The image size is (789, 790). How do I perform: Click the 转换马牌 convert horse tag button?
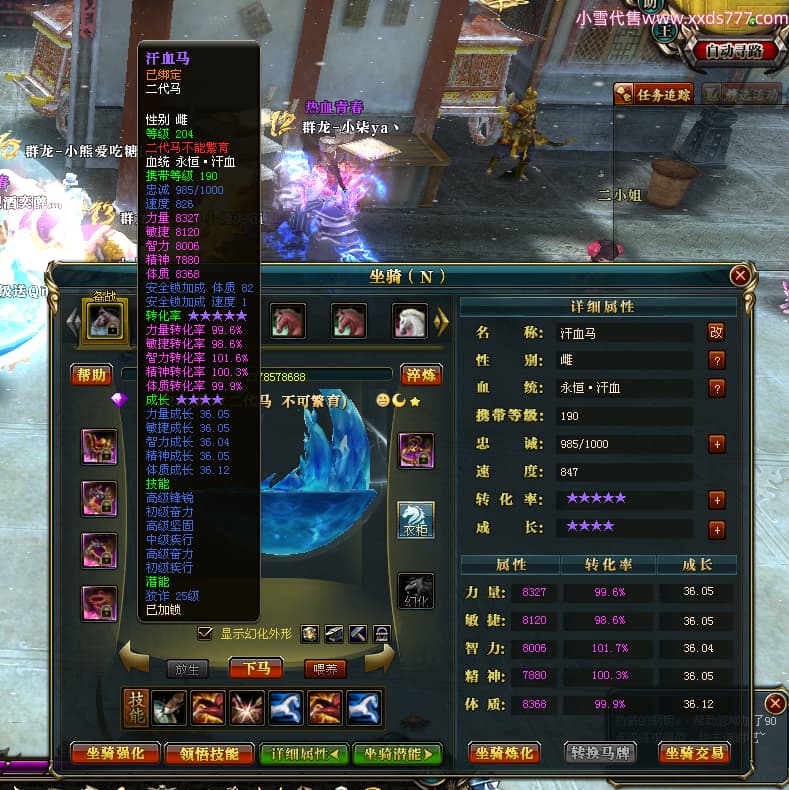tap(601, 753)
